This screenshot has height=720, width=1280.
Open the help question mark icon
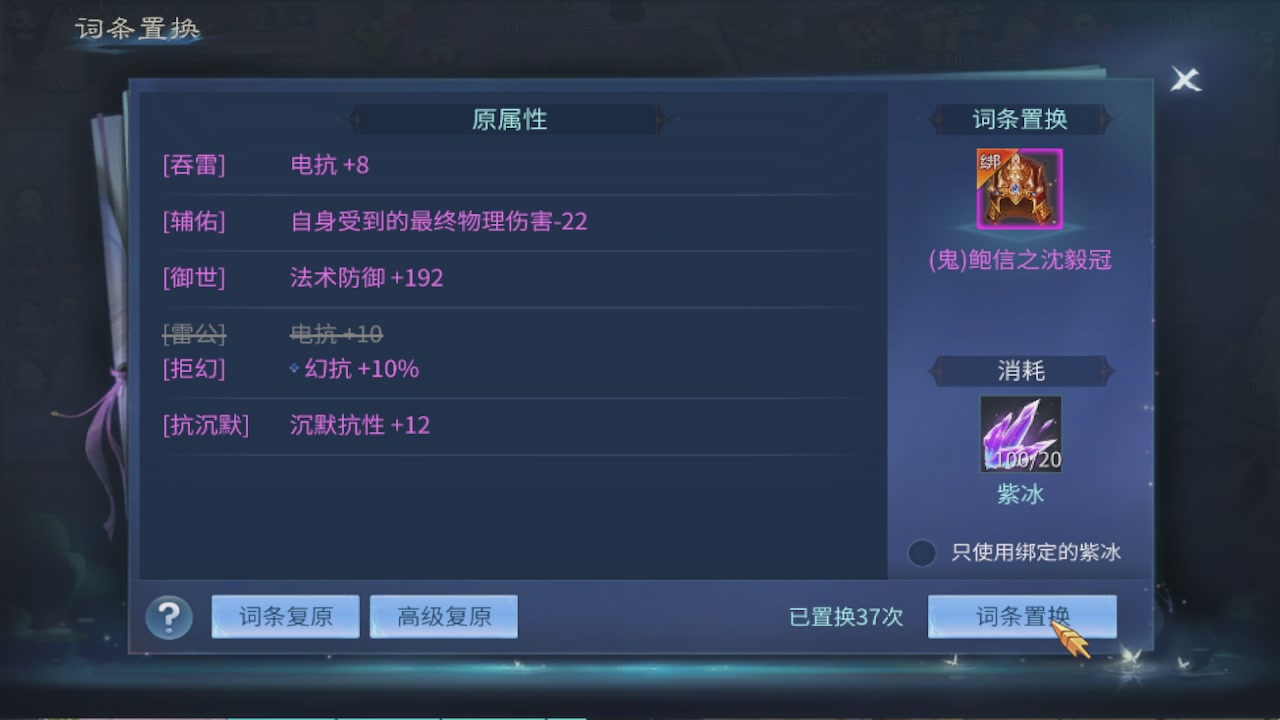[x=168, y=617]
